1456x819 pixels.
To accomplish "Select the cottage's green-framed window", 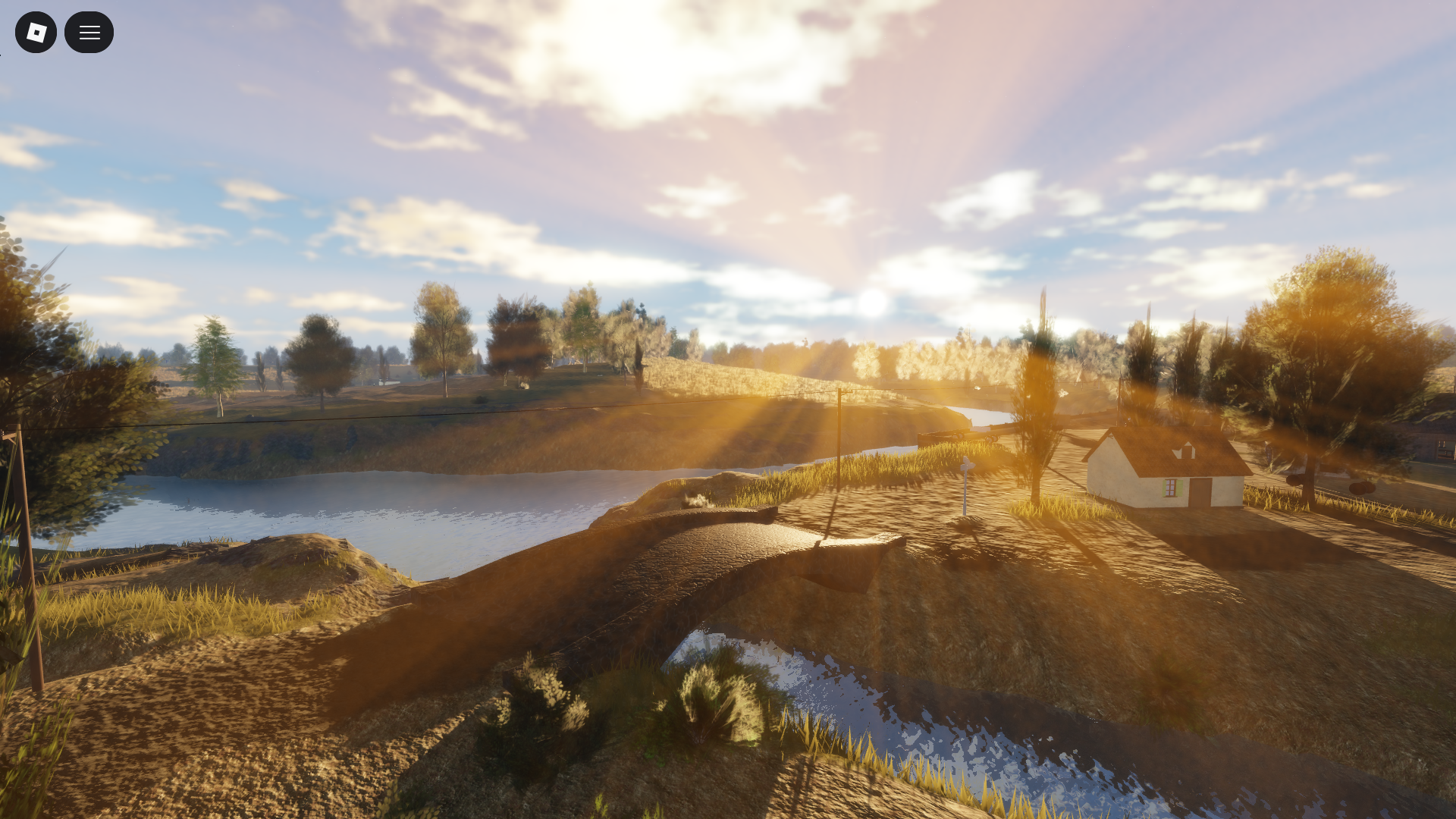I will tap(1171, 489).
